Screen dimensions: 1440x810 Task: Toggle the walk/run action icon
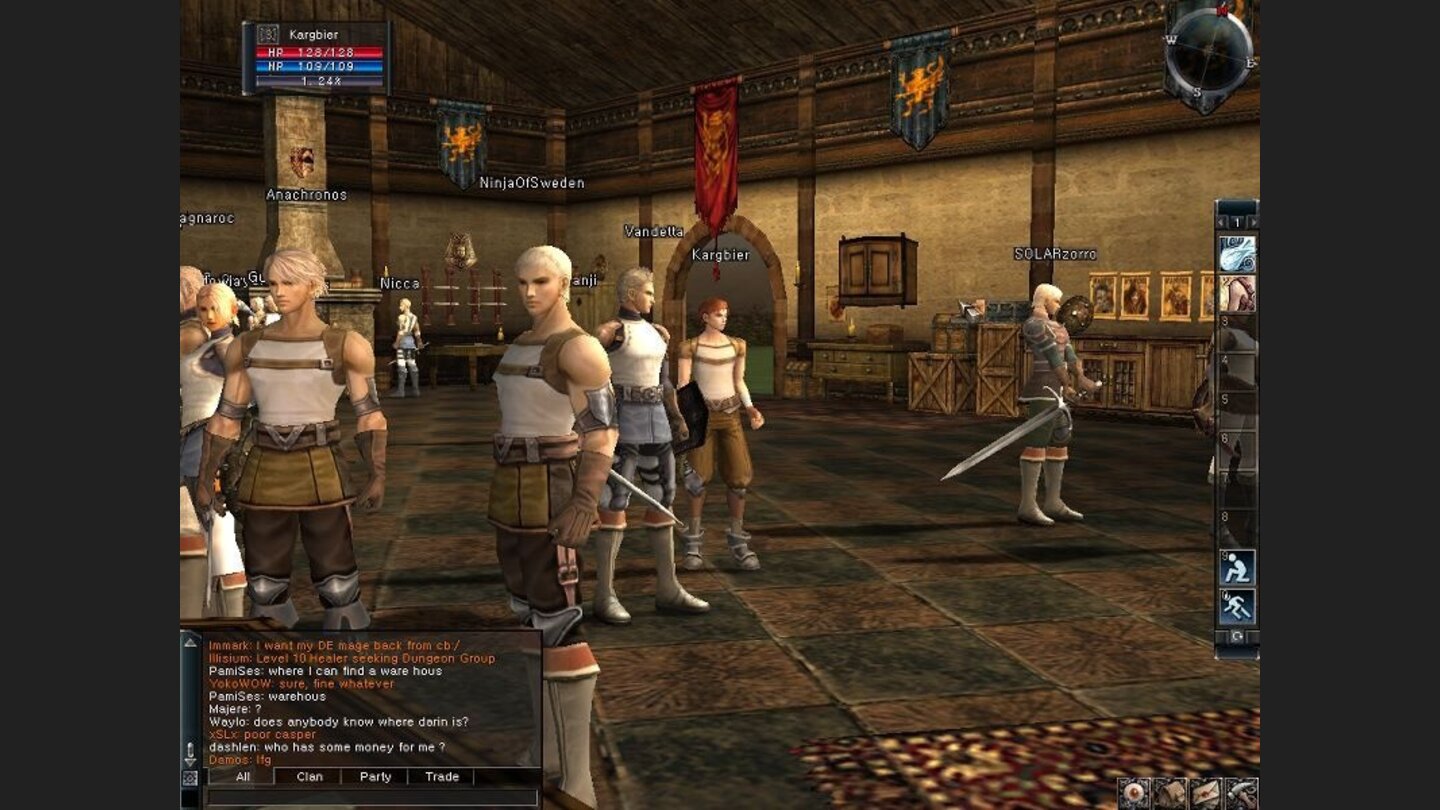[x=1237, y=607]
